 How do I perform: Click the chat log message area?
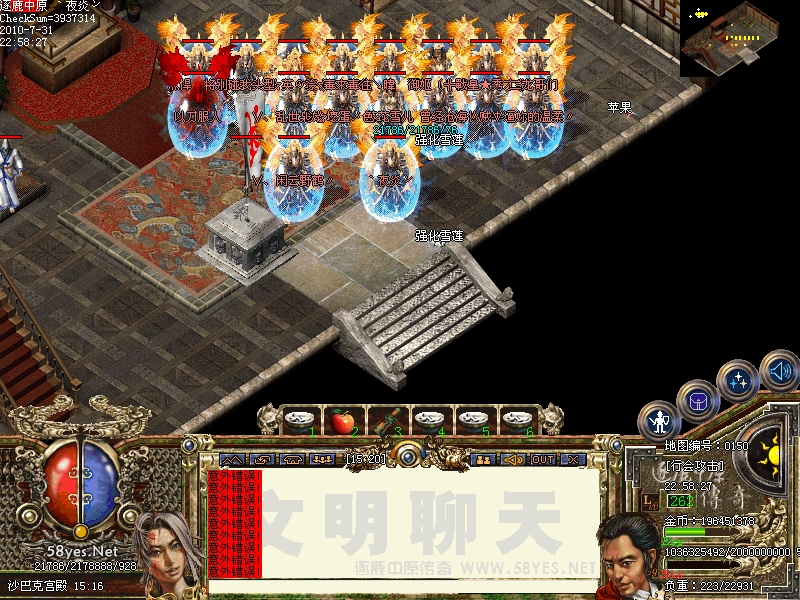point(400,523)
